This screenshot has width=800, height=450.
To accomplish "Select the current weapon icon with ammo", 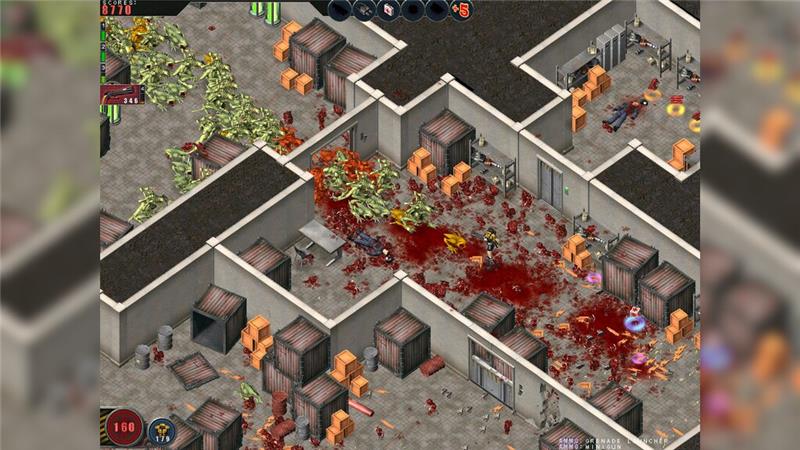I will pos(123,95).
